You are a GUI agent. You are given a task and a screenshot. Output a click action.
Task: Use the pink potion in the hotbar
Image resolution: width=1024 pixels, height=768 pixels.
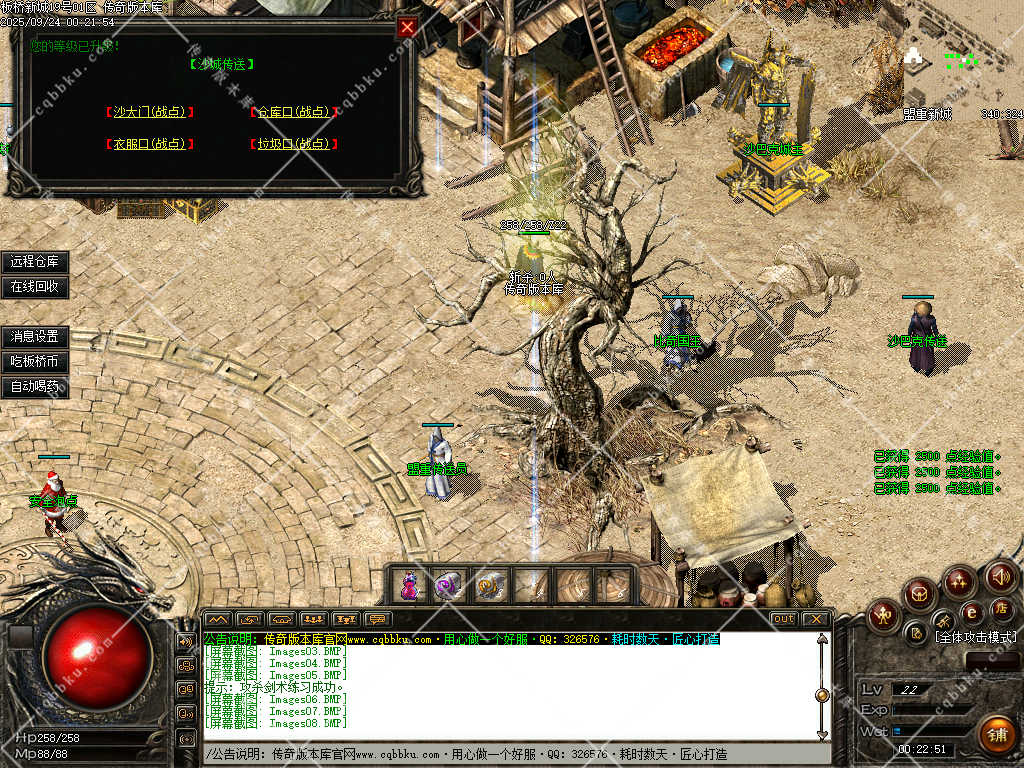point(409,586)
